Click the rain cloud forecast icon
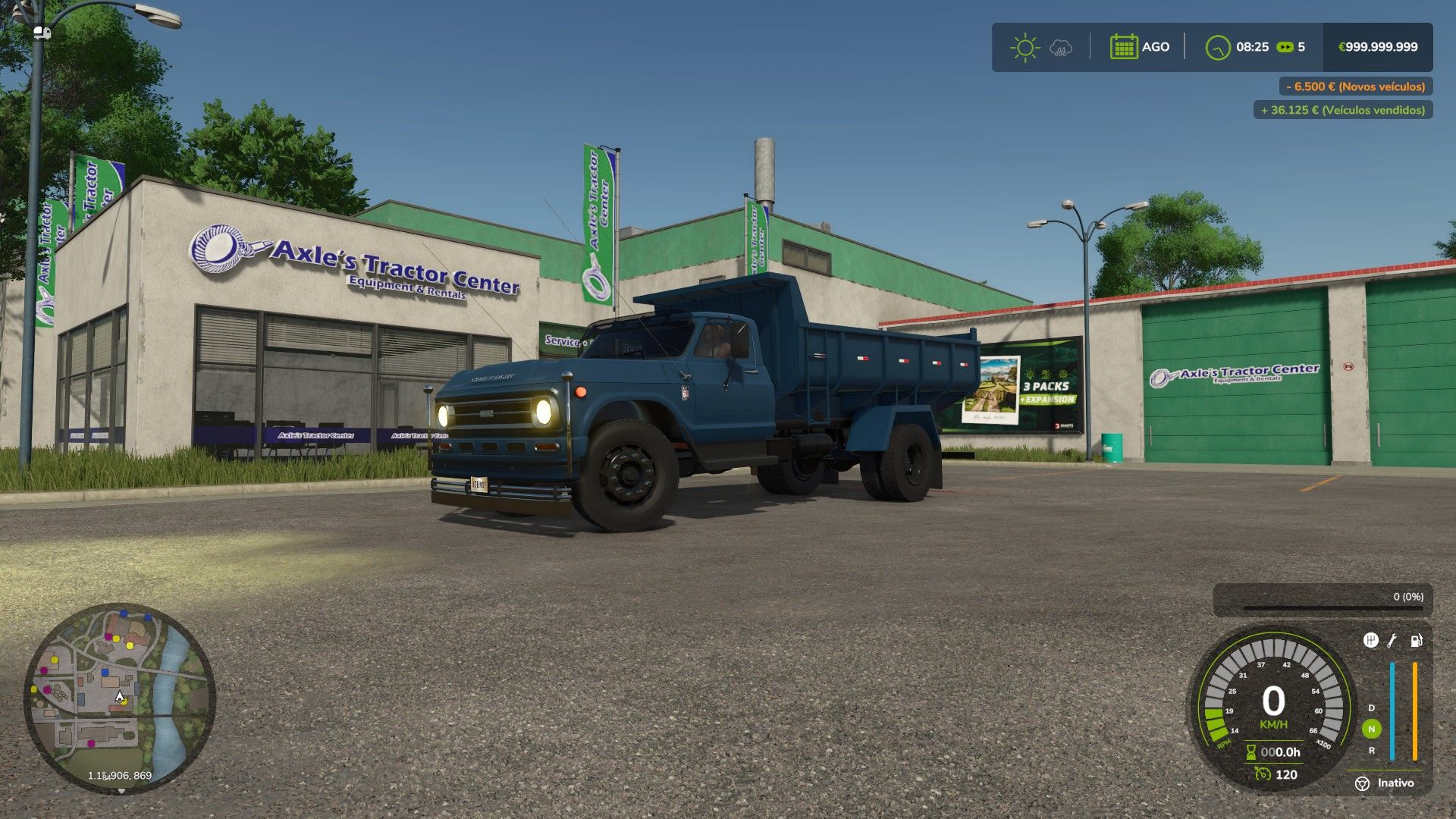The width and height of the screenshot is (1456, 819). pyautogui.click(x=1061, y=49)
